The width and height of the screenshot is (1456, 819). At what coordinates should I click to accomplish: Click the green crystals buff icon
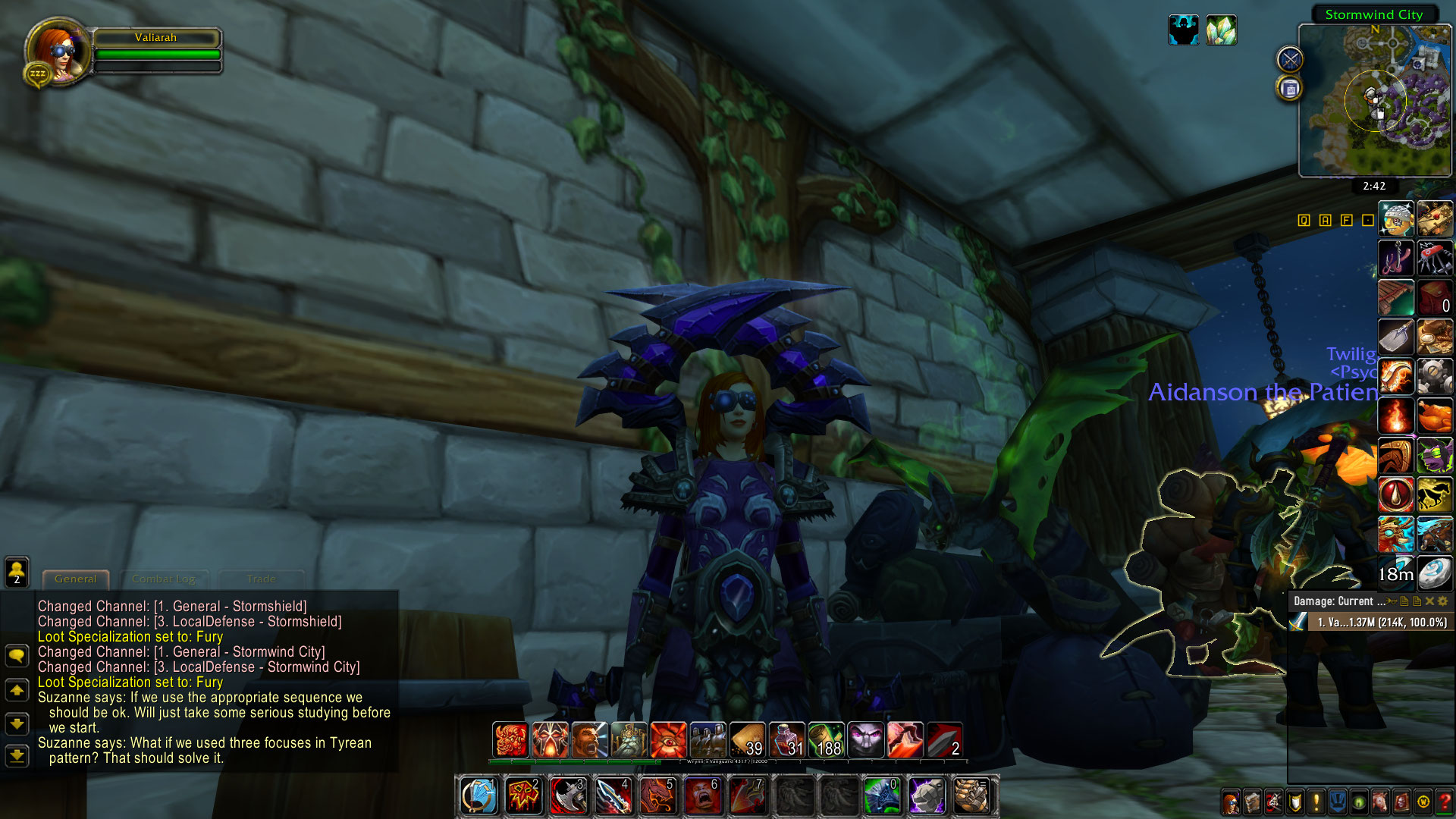1221,30
